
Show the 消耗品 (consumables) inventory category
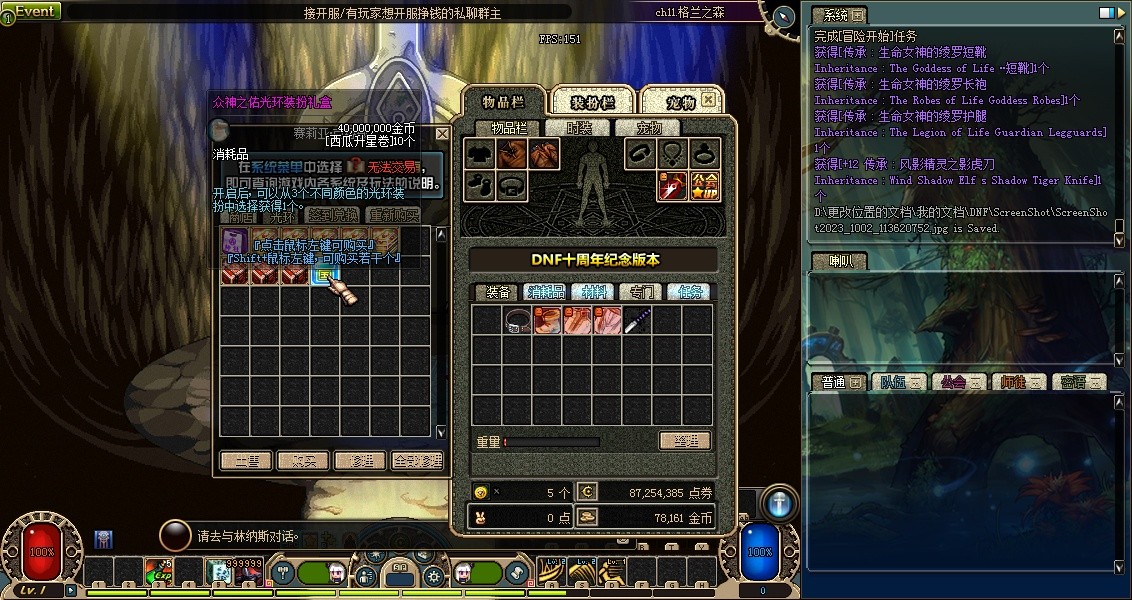pyautogui.click(x=546, y=292)
